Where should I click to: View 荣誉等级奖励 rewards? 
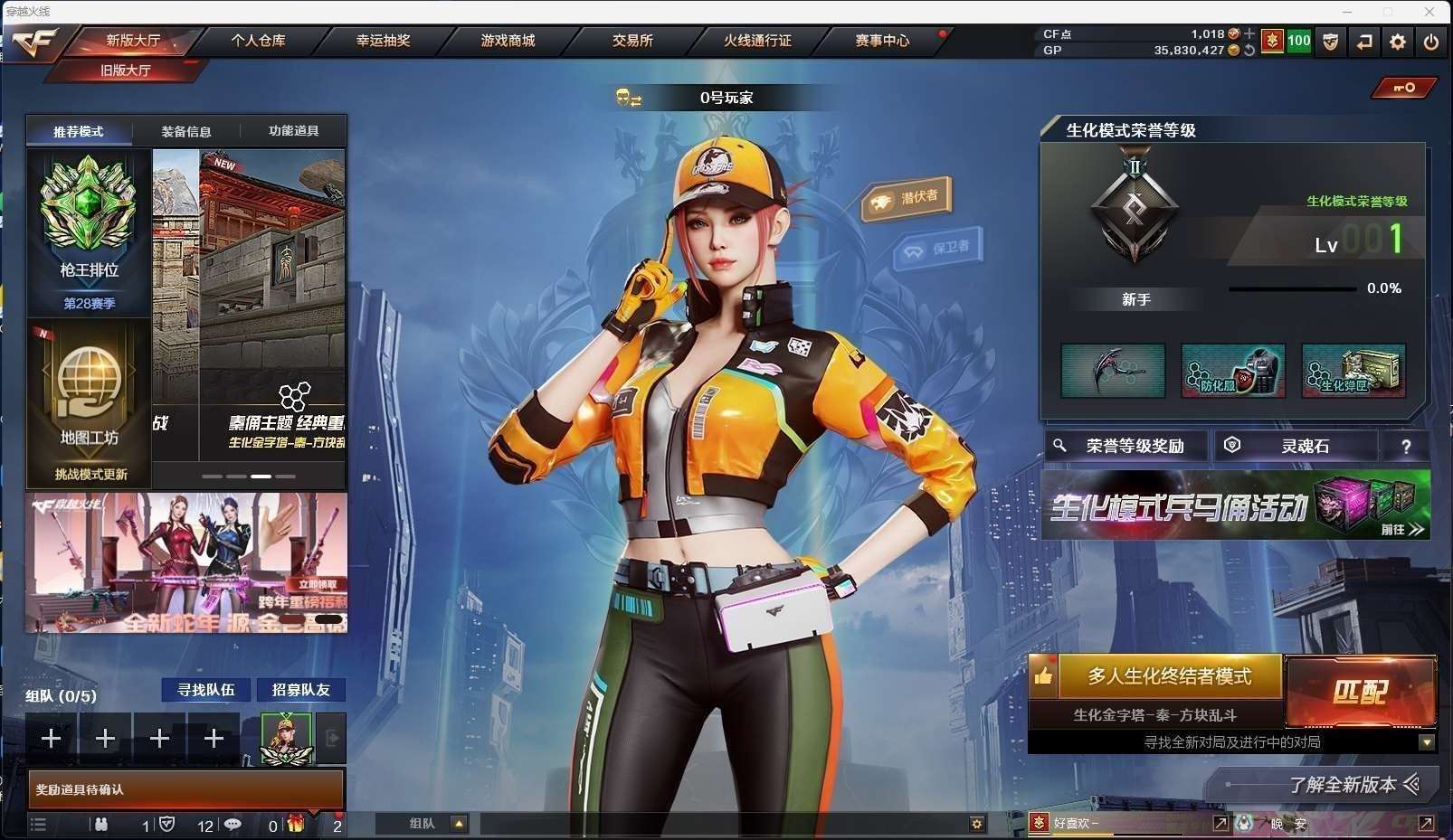coord(1127,446)
